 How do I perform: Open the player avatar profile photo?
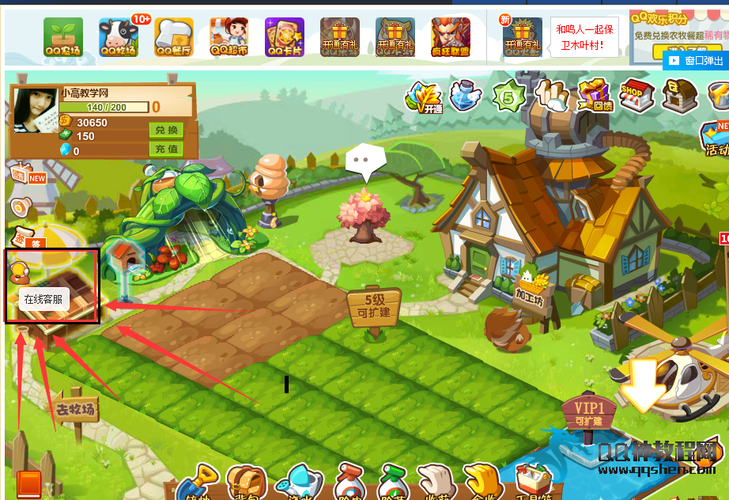(34, 122)
